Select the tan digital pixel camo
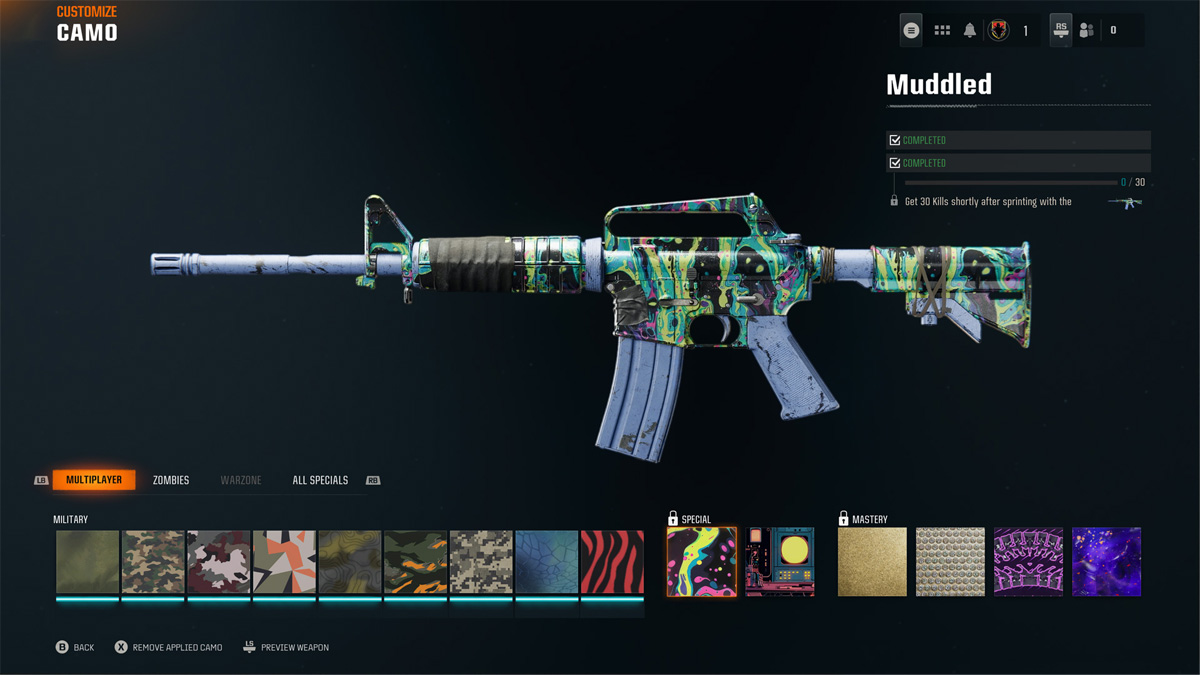This screenshot has height=675, width=1200. point(482,562)
